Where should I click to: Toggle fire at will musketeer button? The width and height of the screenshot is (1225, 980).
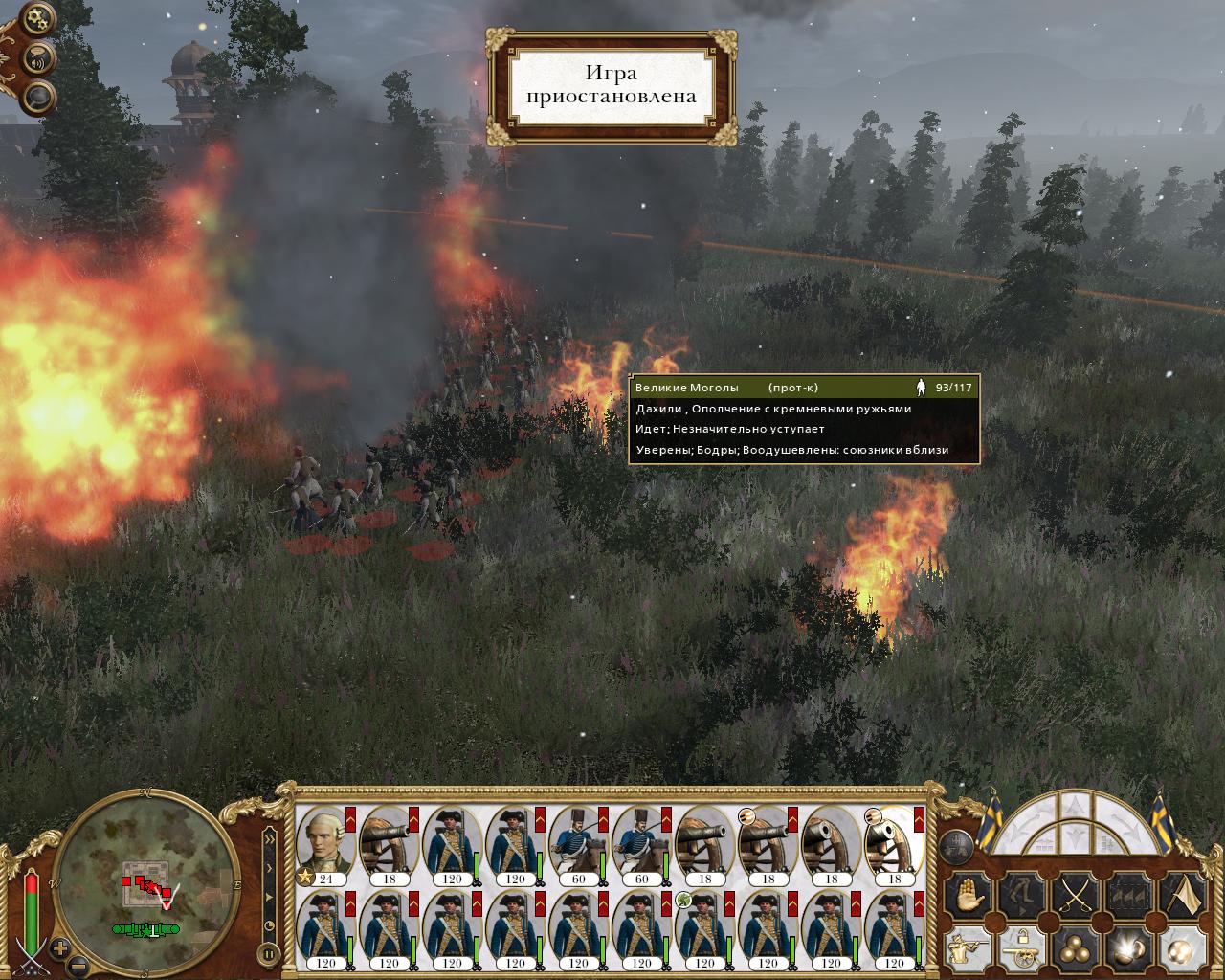[967, 950]
